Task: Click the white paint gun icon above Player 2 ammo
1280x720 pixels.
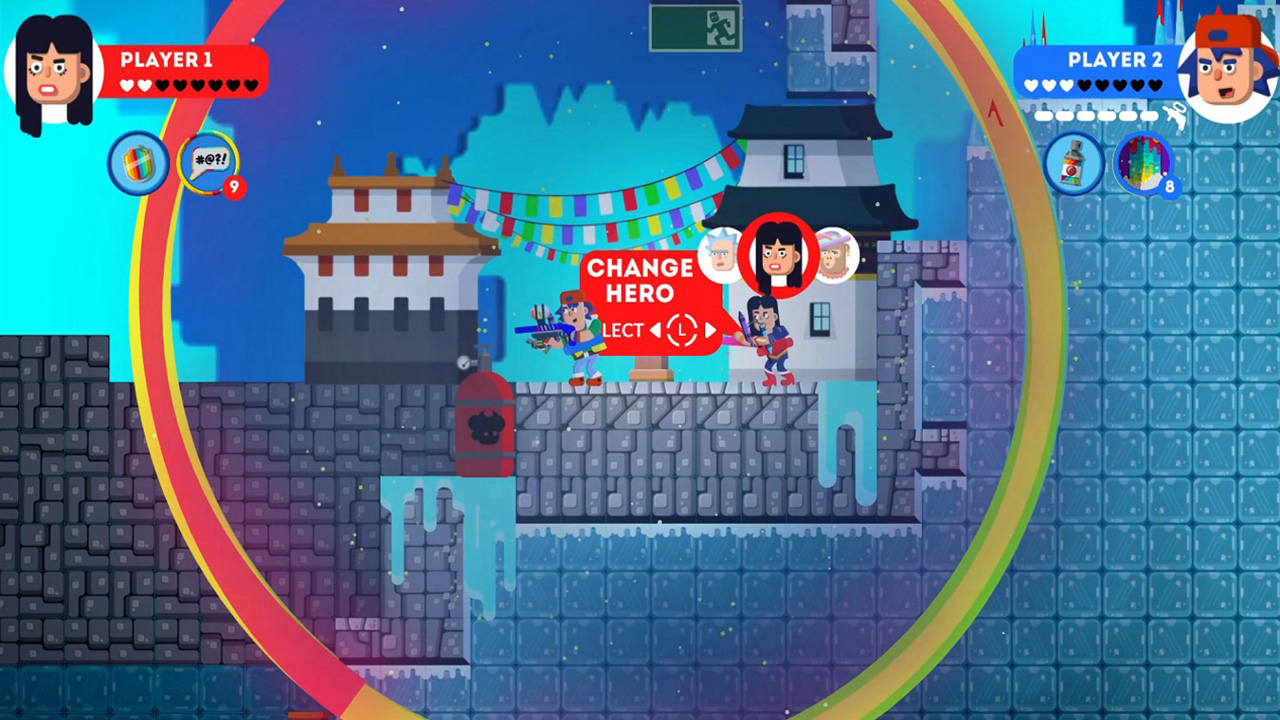Action: (x=1176, y=114)
